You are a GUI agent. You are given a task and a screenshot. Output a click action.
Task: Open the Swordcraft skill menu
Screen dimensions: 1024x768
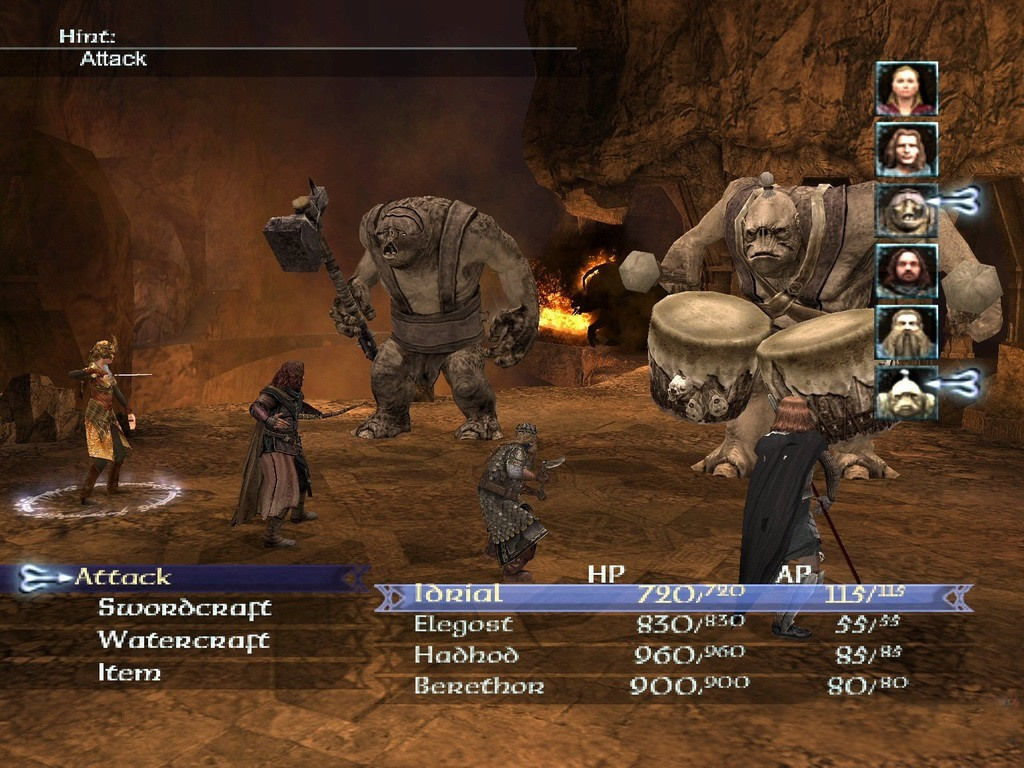(x=184, y=608)
